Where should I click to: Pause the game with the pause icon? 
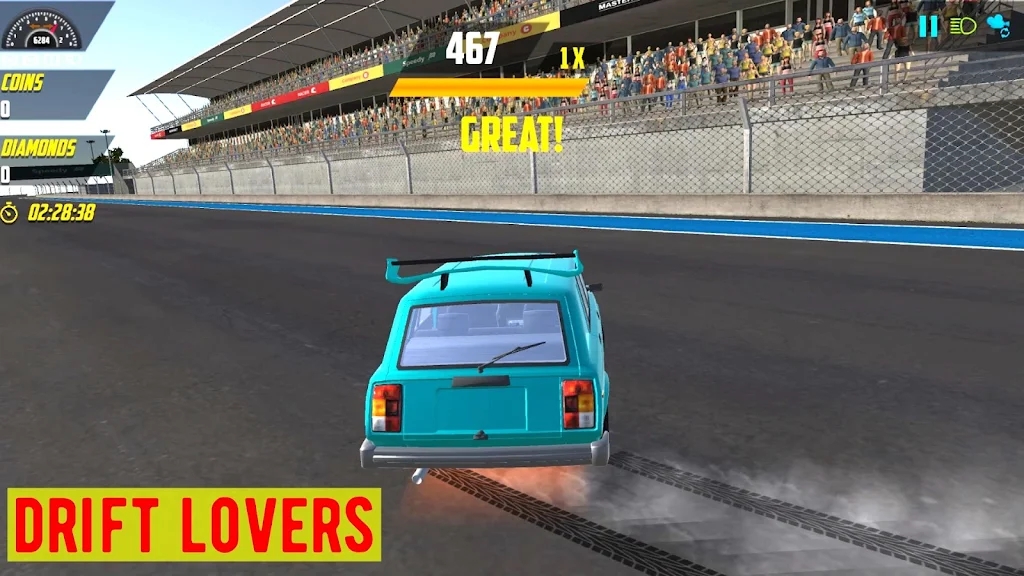[929, 27]
